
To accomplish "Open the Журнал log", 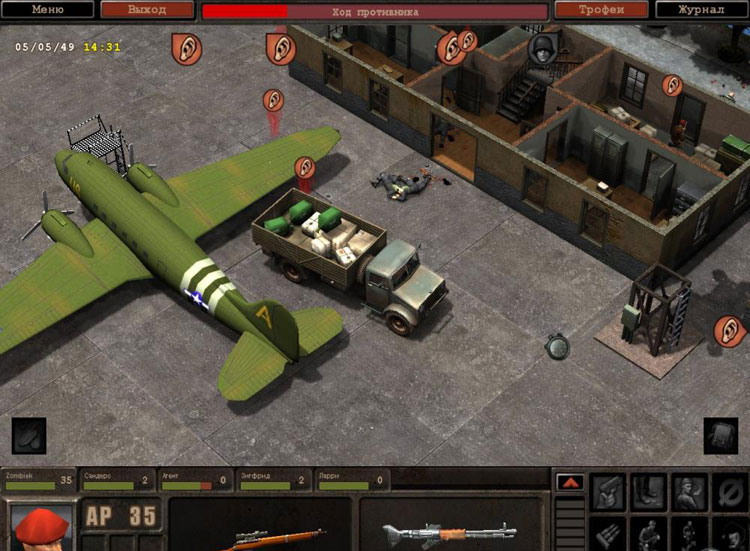I will pos(701,10).
